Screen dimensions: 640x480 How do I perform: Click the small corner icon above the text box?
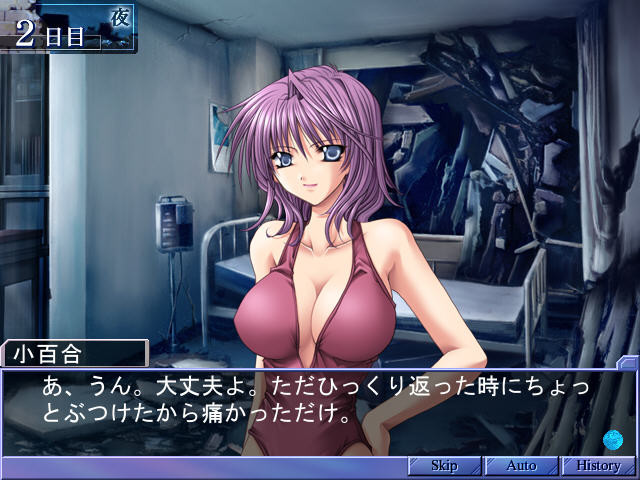pos(627,362)
